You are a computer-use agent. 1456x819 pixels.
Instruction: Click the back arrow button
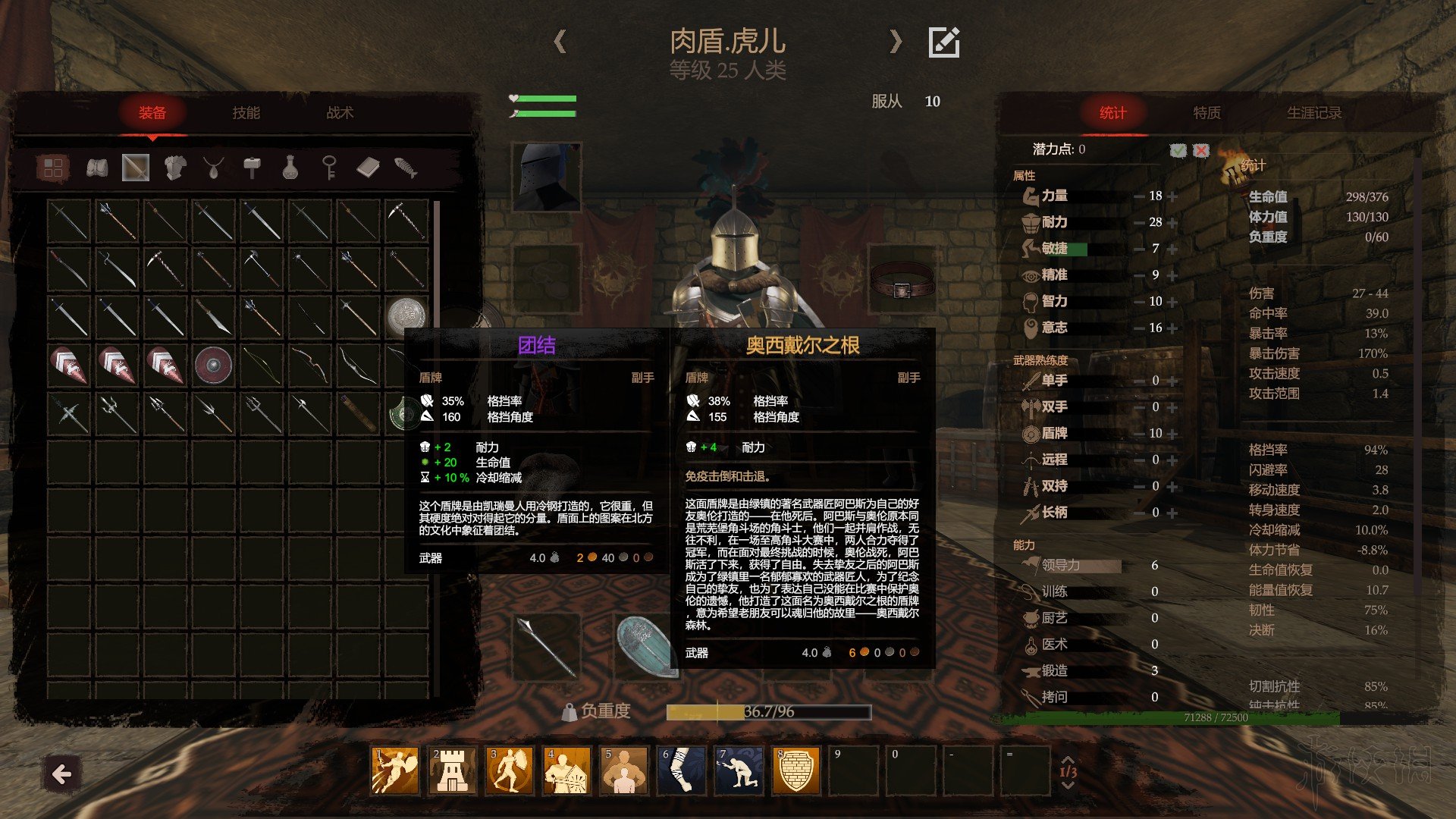tap(61, 774)
